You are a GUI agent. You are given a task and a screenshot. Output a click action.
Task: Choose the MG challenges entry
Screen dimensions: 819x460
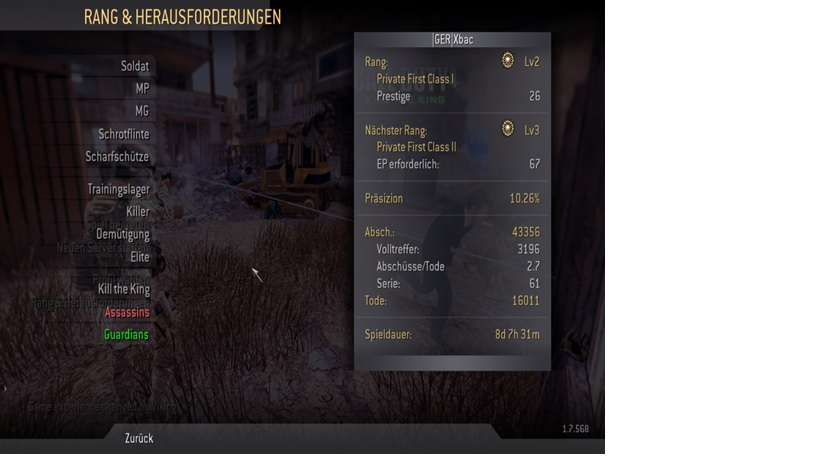pyautogui.click(x=142, y=111)
